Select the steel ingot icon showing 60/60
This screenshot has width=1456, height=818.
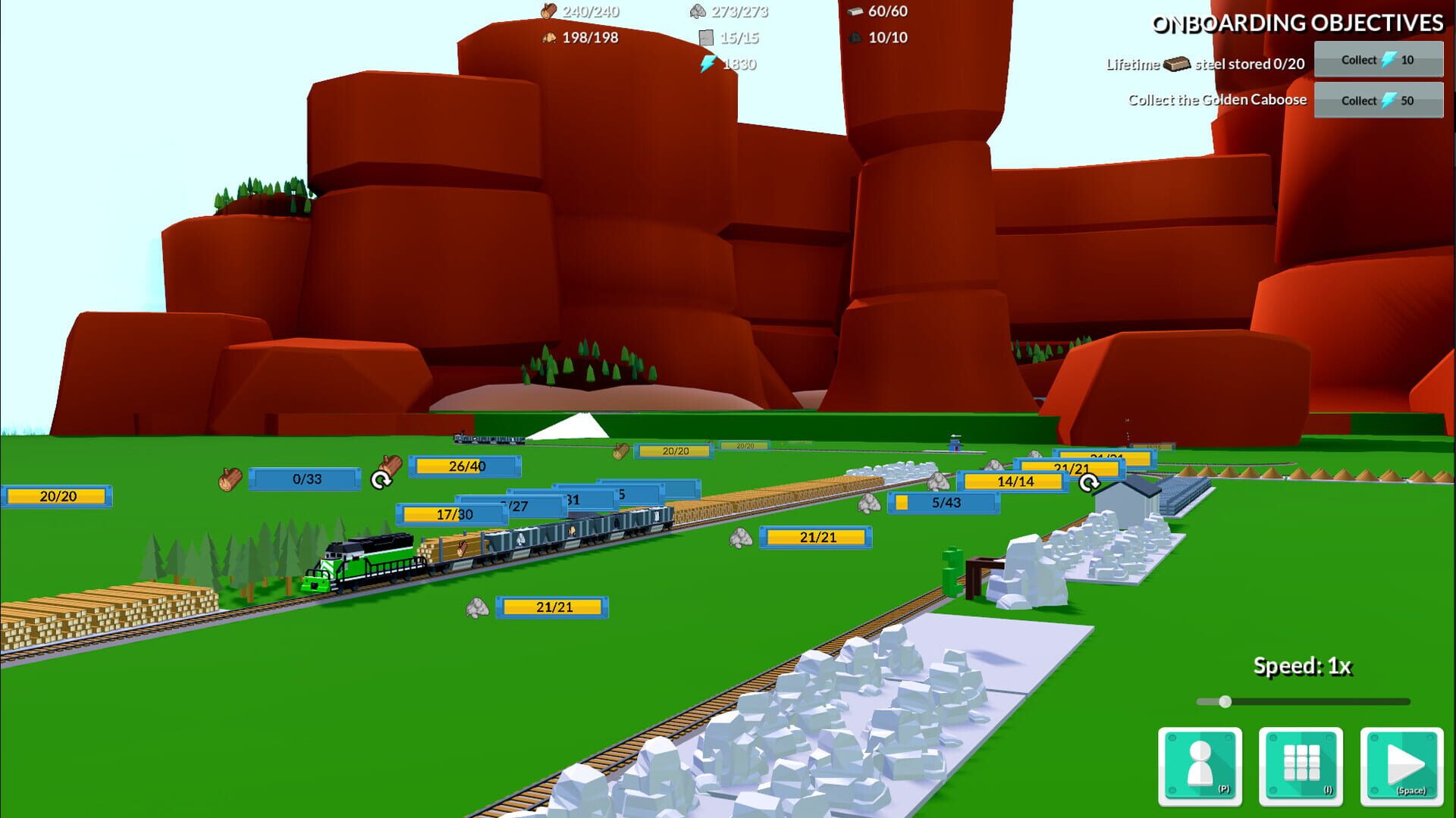pyautogui.click(x=856, y=11)
